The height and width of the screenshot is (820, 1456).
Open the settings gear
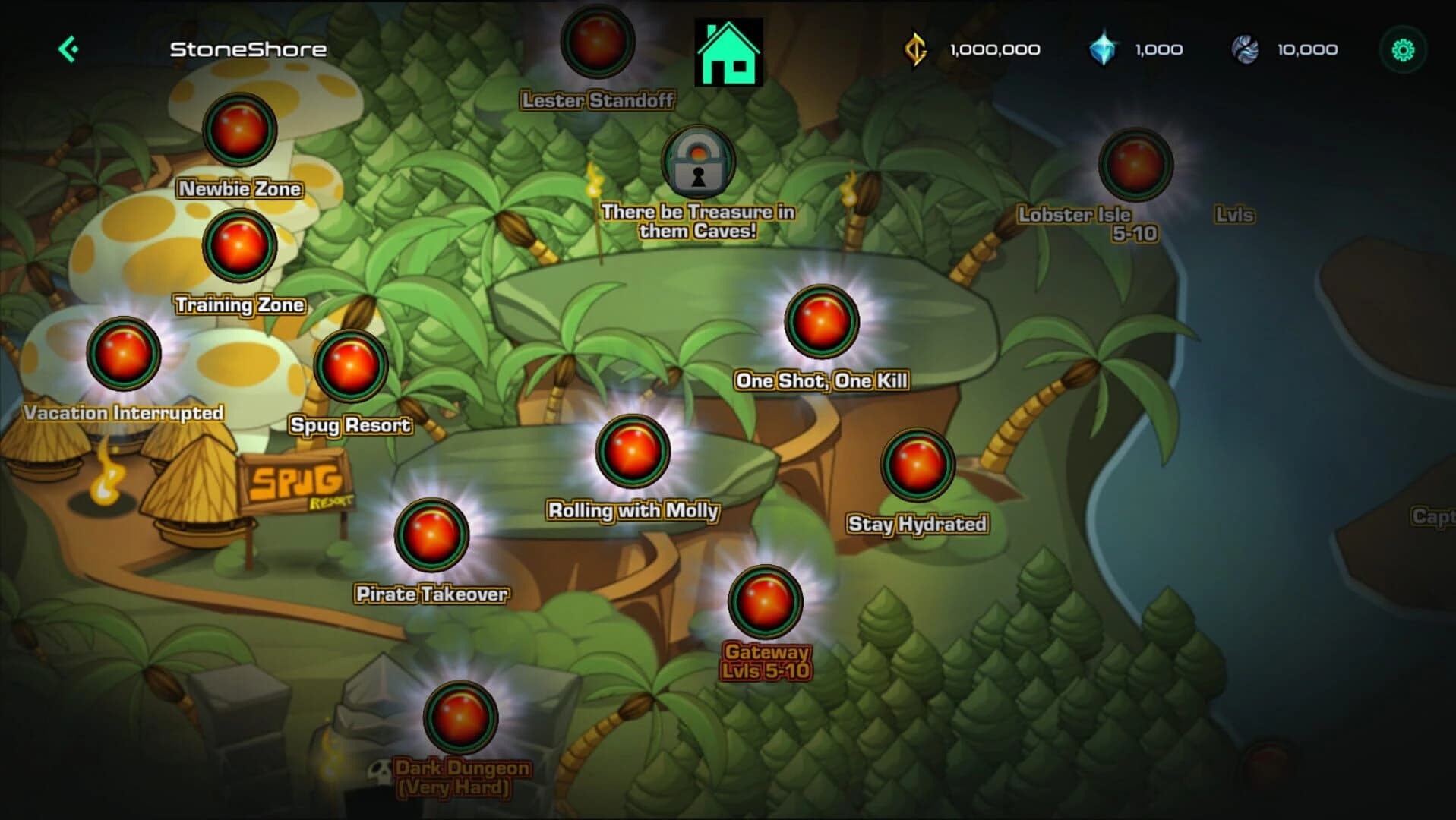(x=1404, y=49)
